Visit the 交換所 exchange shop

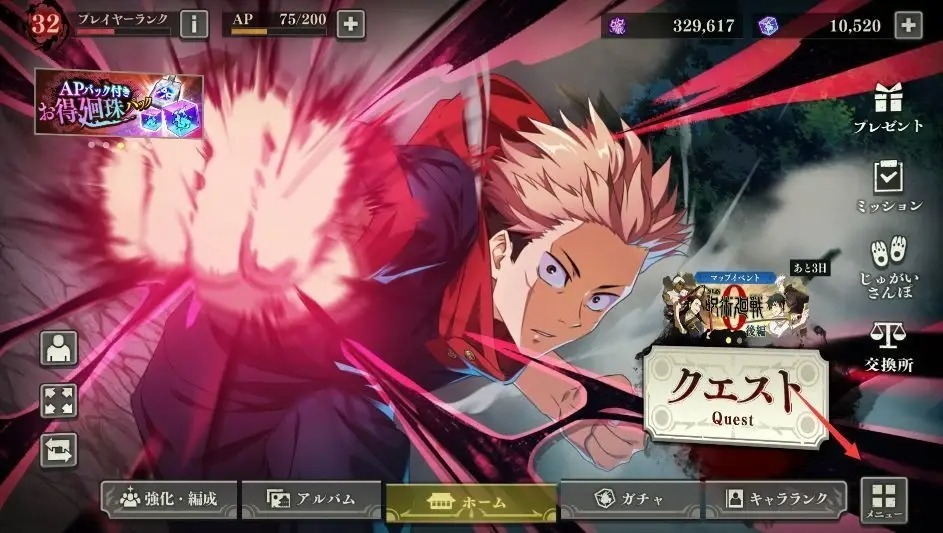888,346
